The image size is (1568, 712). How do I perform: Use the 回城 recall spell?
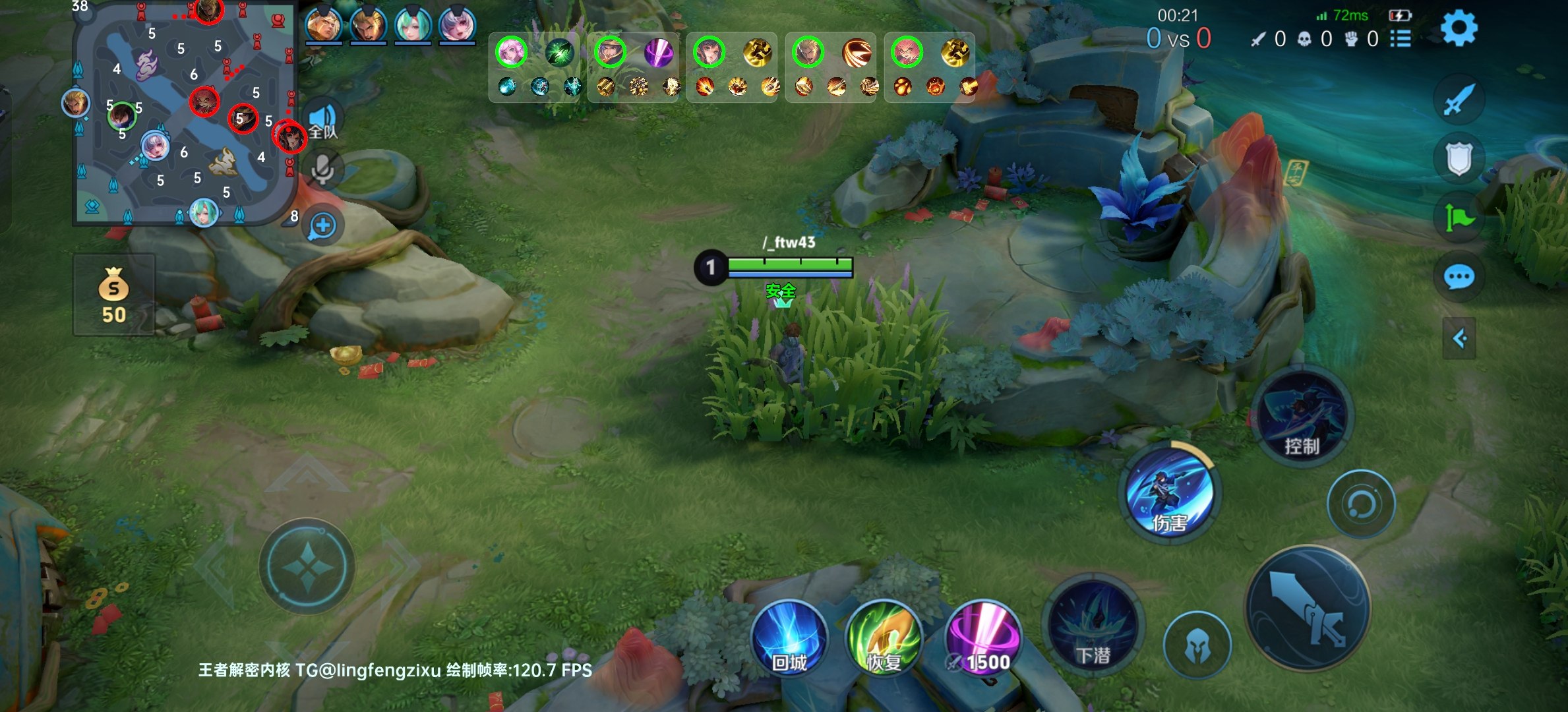(789, 639)
